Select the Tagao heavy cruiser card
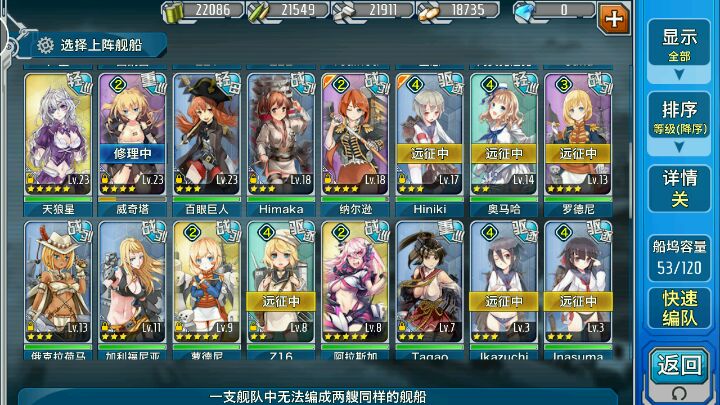Viewport: 720px width, 405px height. 429,285
